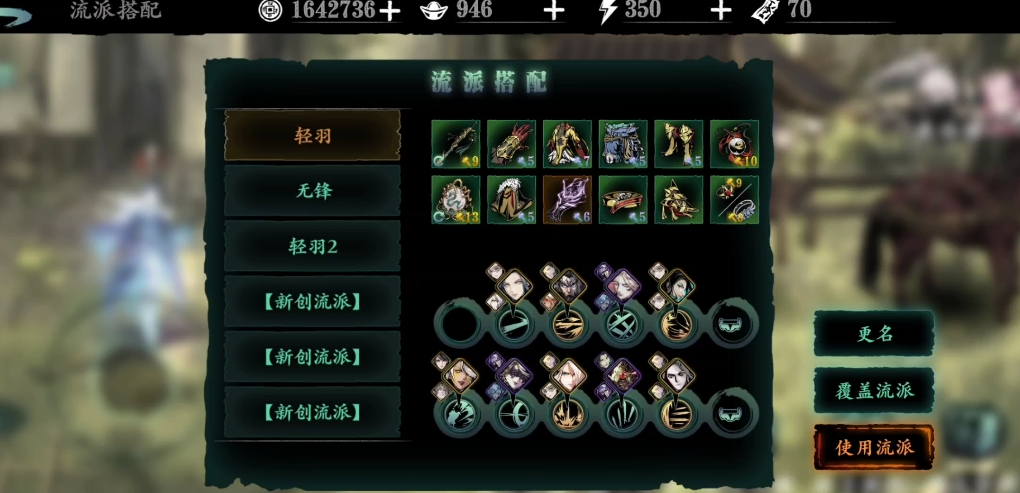The image size is (1020, 493).
Task: Inspect the purple glove equipment slot
Action: click(x=567, y=200)
